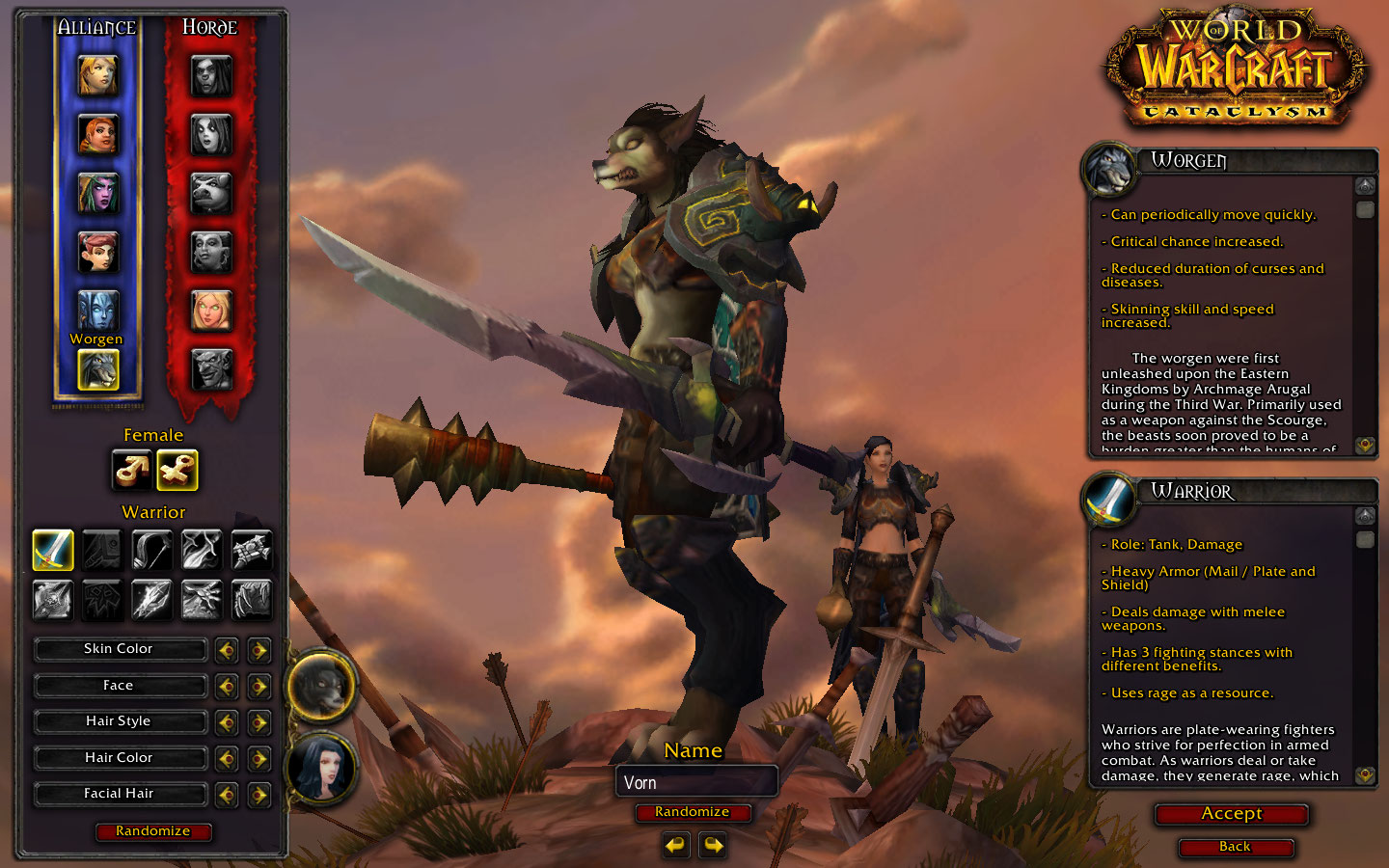Click the next Skin Color arrow
Screen dimensions: 1389x868
pos(259,650)
